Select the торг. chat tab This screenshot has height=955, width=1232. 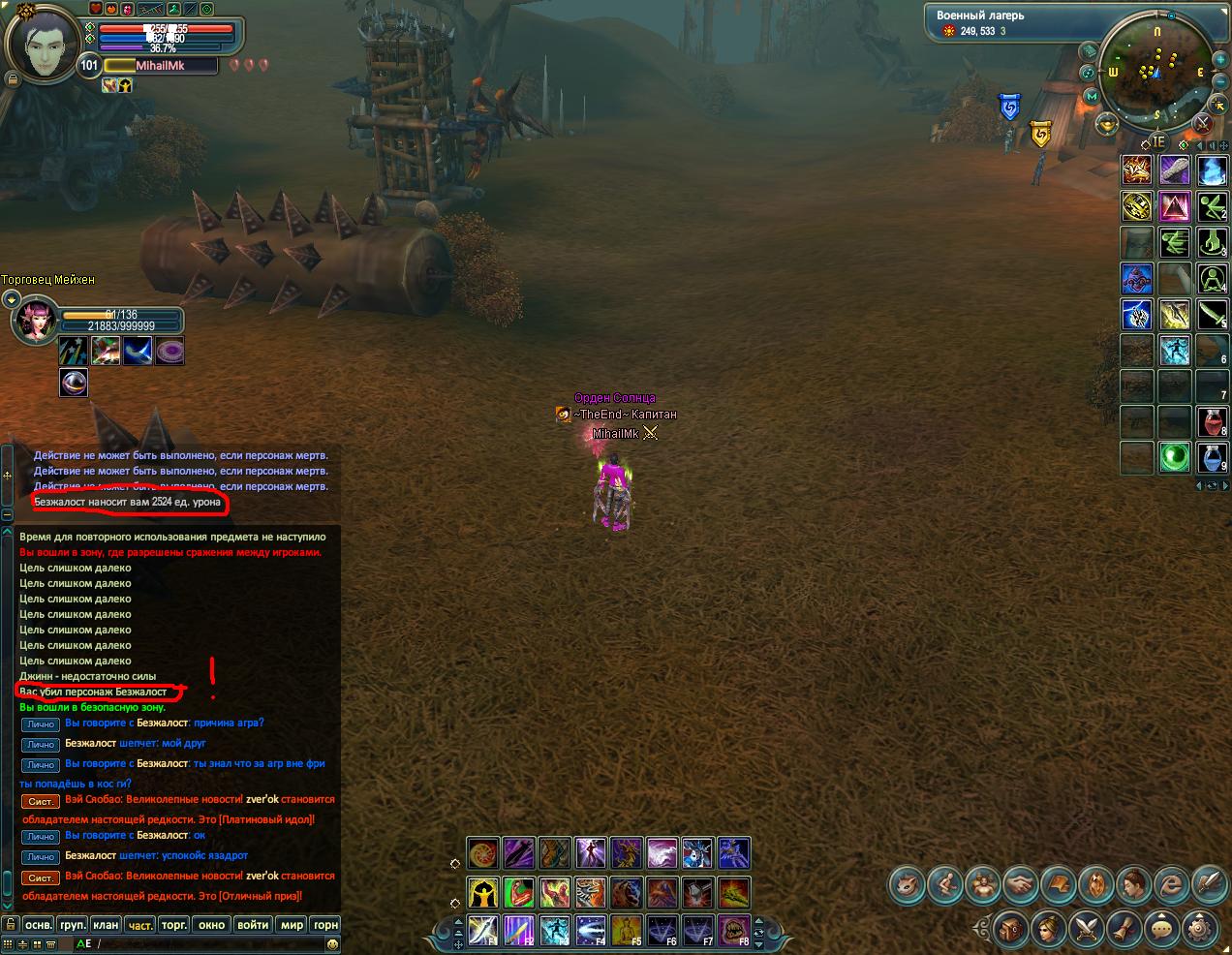[x=174, y=925]
